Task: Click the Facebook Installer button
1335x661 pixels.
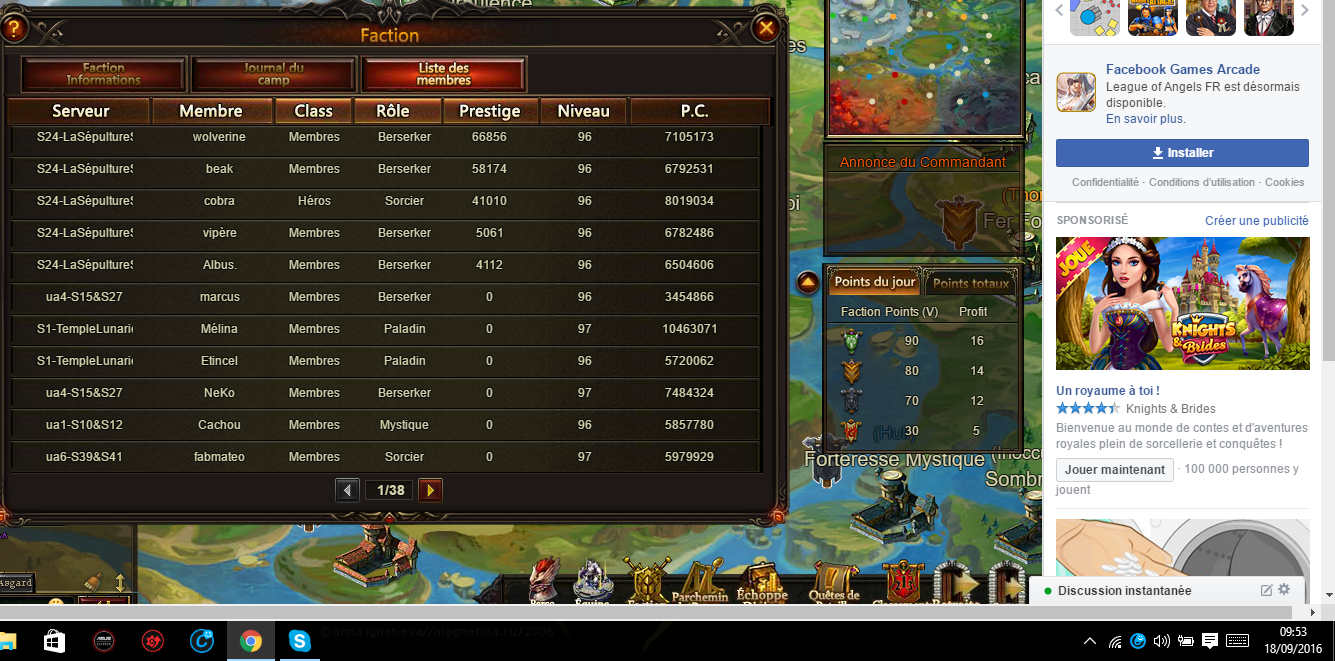Action: click(1182, 153)
